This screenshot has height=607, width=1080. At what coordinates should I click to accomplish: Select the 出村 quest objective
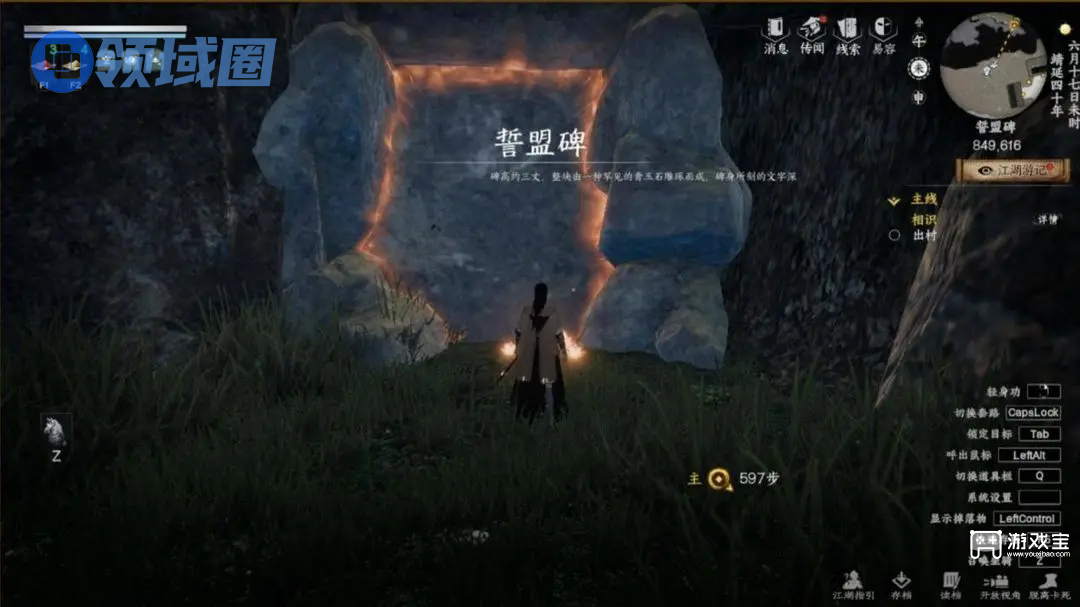tap(924, 236)
